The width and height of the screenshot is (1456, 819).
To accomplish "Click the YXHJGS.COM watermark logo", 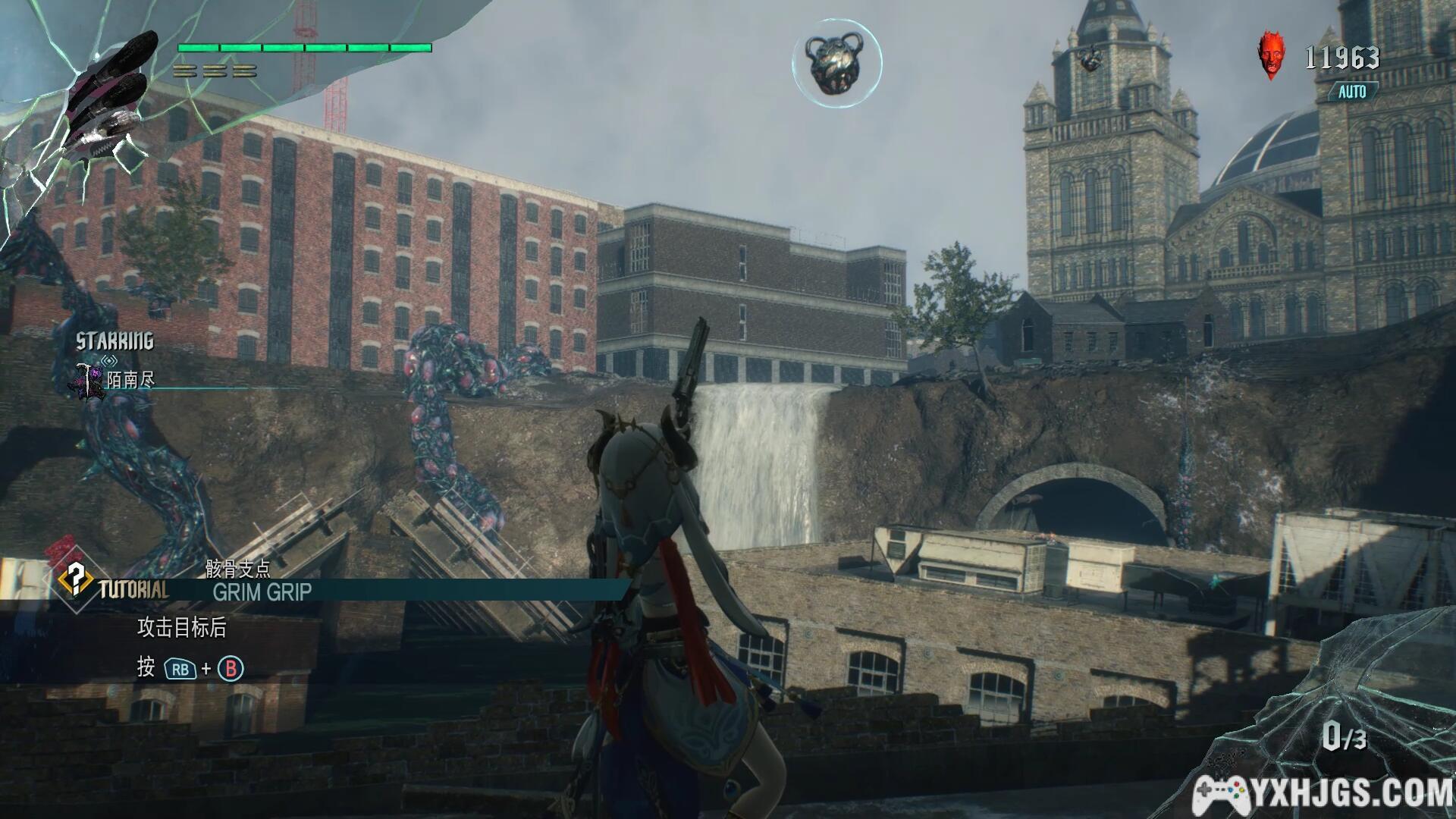I will [x=1323, y=794].
